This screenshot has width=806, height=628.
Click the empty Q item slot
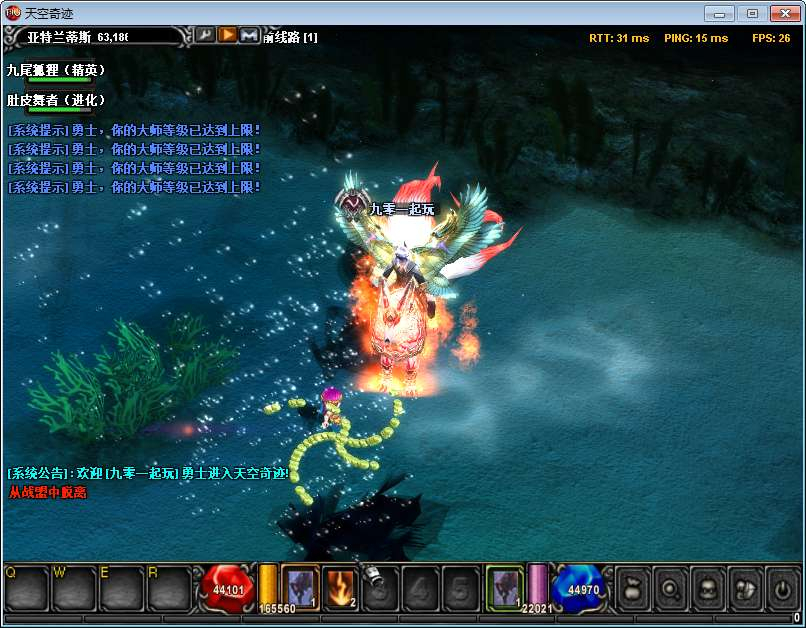point(27,588)
